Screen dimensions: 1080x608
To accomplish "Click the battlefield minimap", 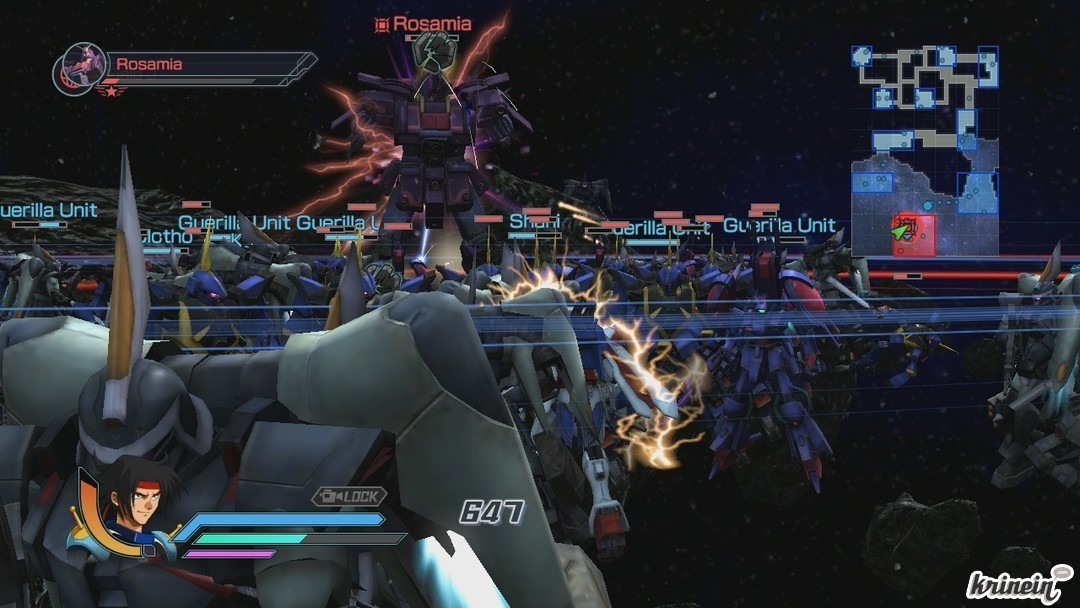I will (x=925, y=150).
